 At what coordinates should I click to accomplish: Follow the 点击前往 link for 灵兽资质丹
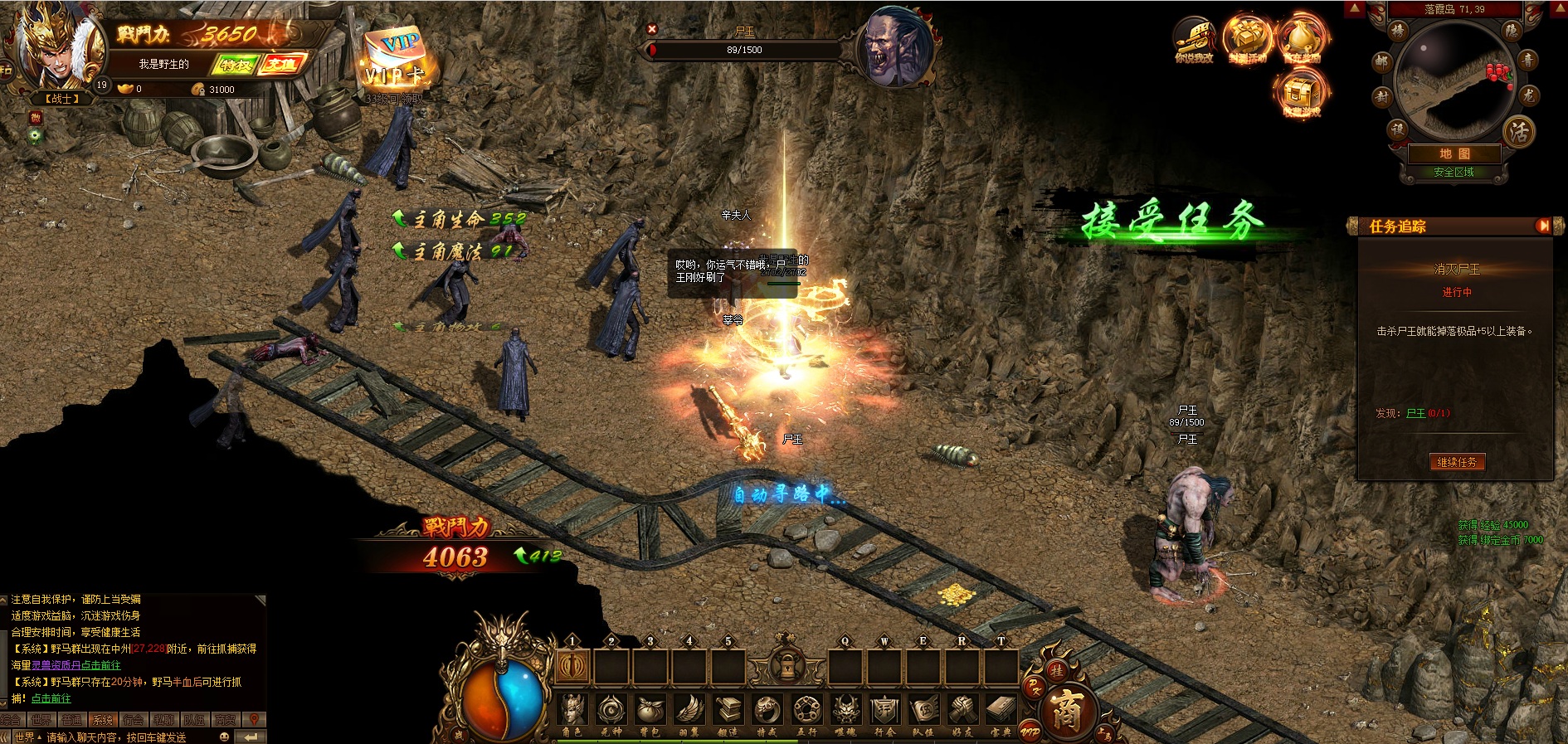tap(101, 665)
